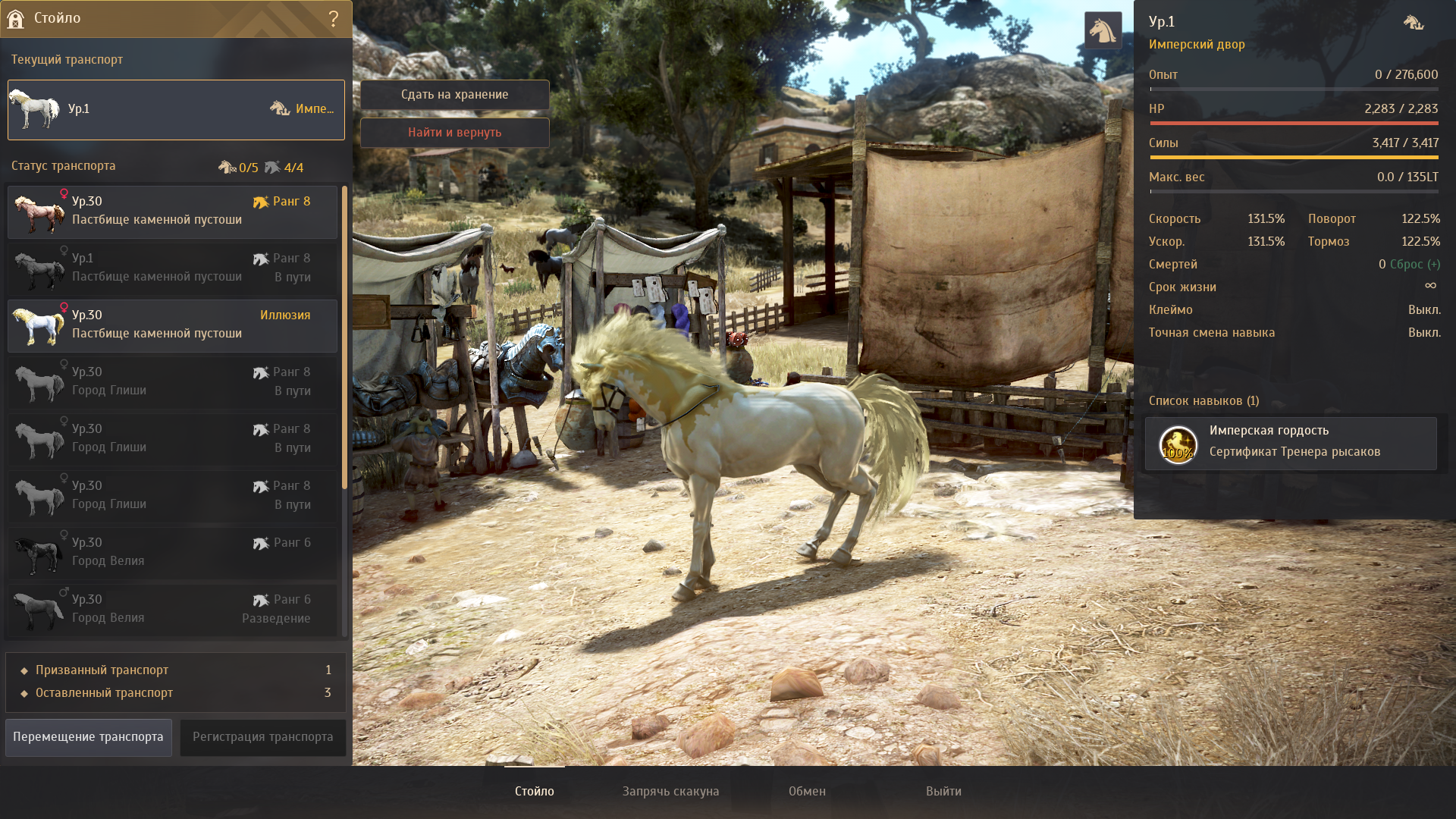Reset death count via "Сброс (+)"
This screenshot has height=819, width=1456.
tap(1415, 265)
